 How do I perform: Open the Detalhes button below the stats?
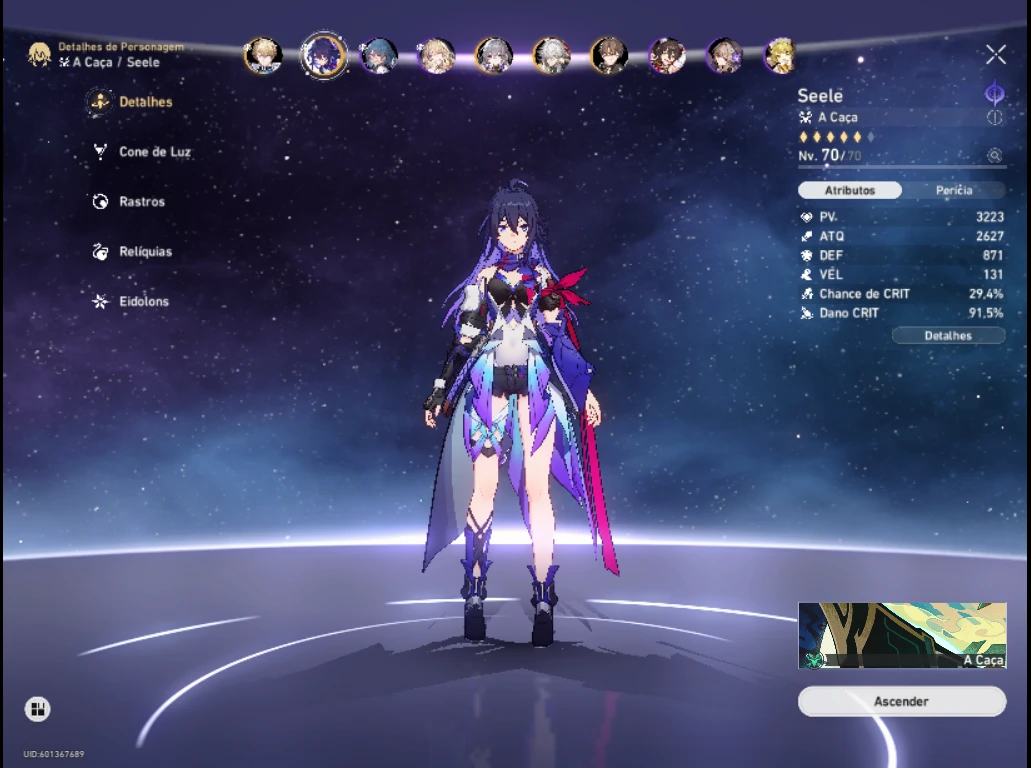[x=948, y=336]
